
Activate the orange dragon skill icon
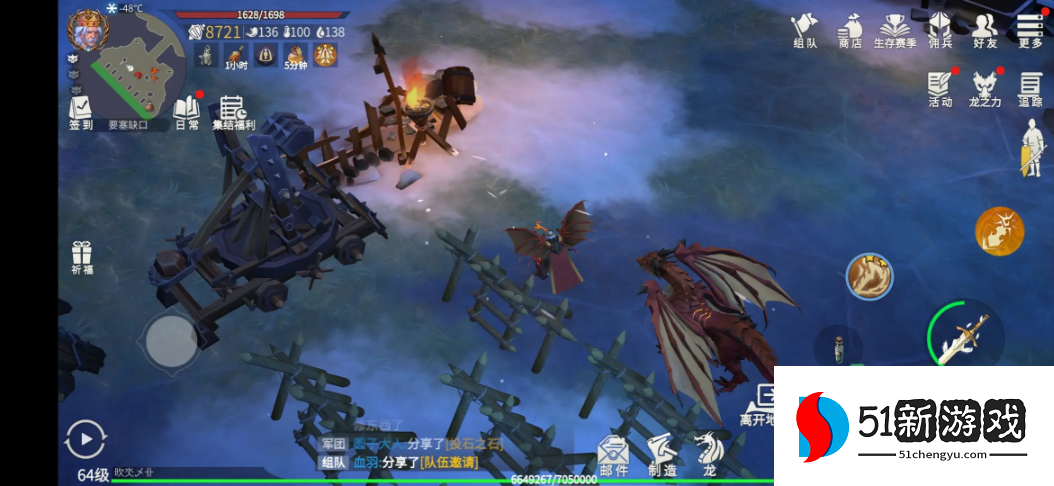tap(999, 231)
